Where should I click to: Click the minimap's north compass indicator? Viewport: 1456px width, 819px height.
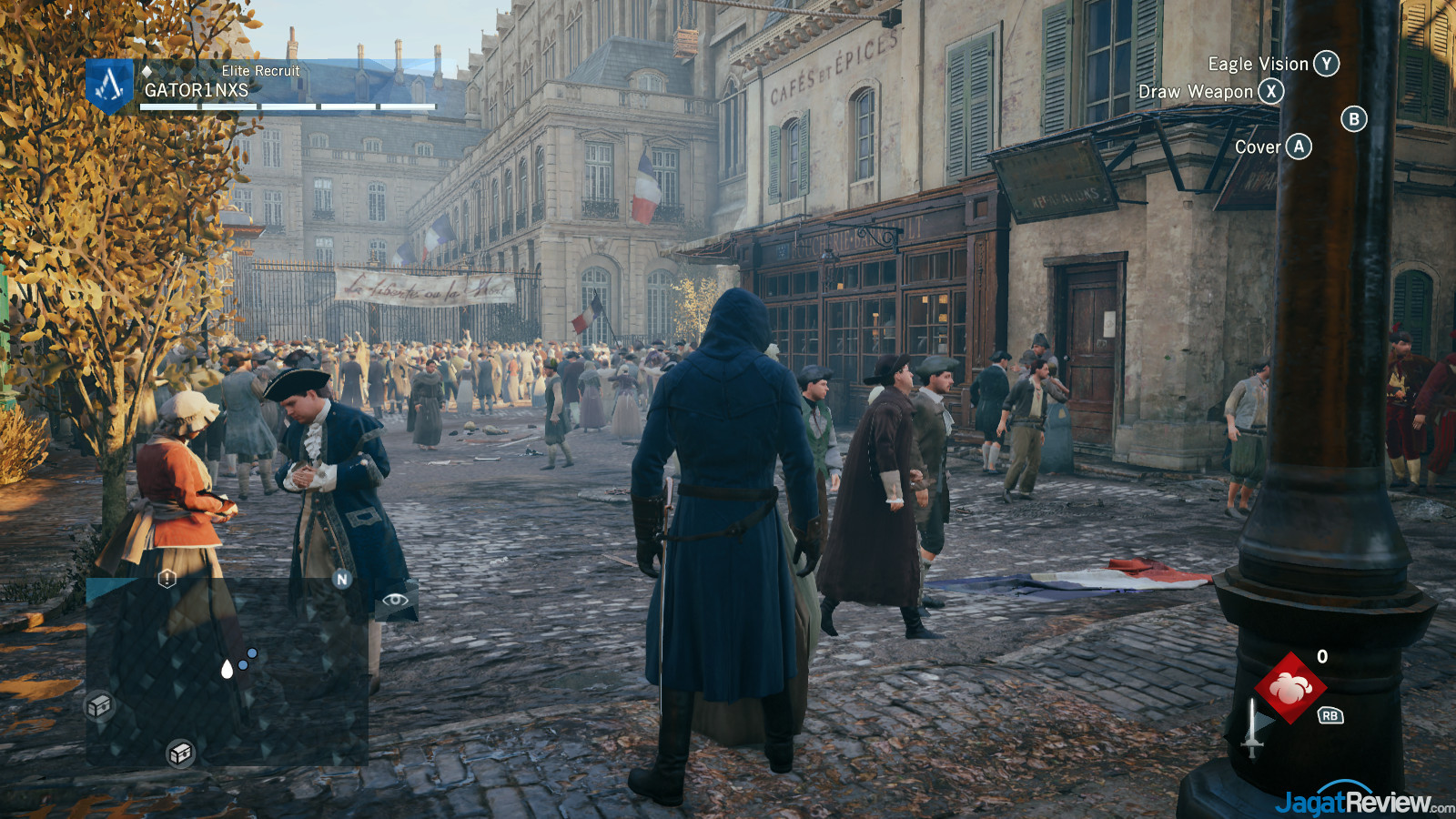(342, 579)
